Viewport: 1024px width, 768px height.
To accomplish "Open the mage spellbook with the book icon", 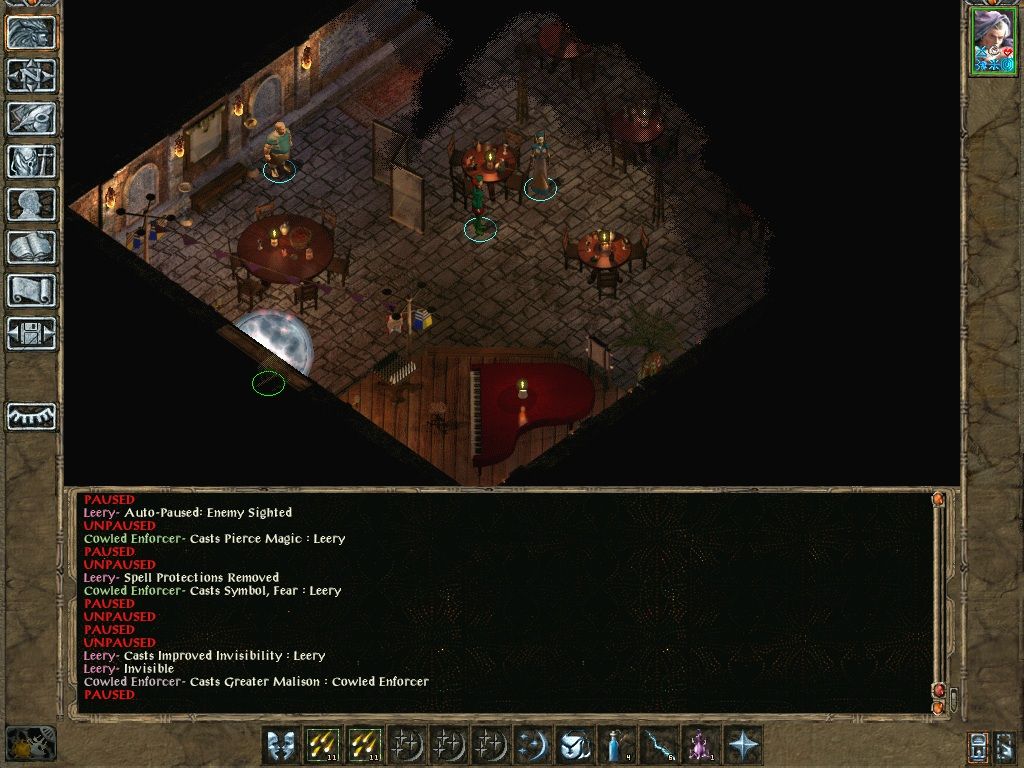I will pyautogui.click(x=31, y=247).
